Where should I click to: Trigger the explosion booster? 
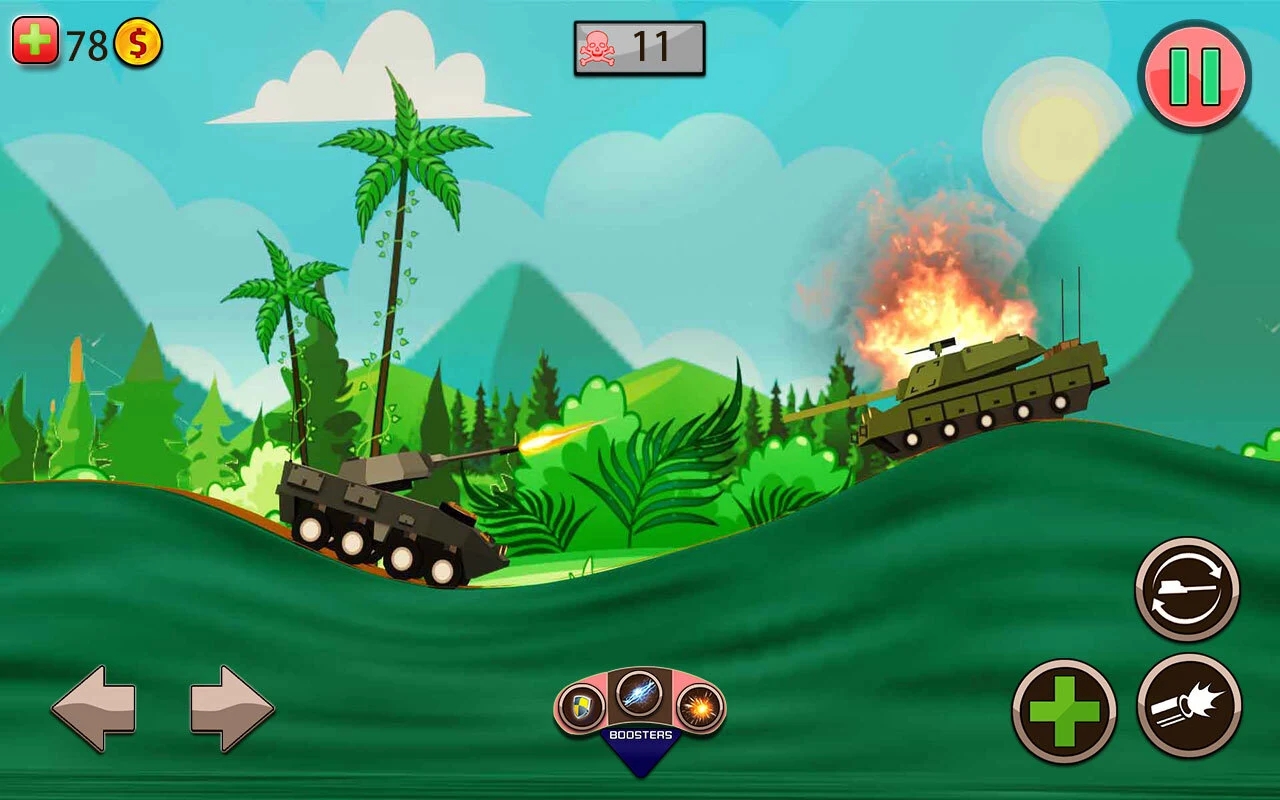[700, 708]
